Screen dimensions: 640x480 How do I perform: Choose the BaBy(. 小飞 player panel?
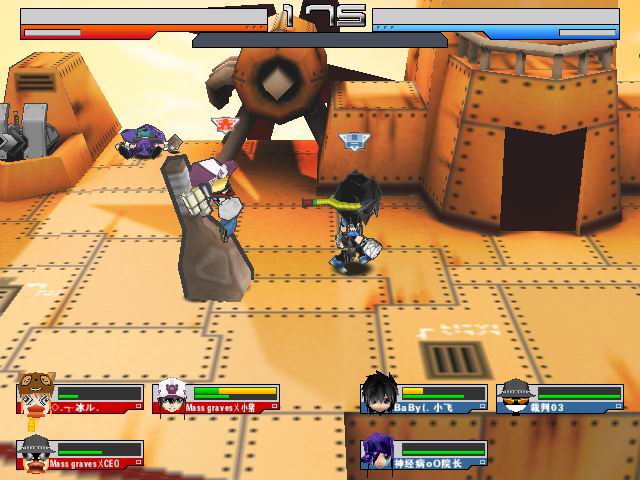coord(424,397)
